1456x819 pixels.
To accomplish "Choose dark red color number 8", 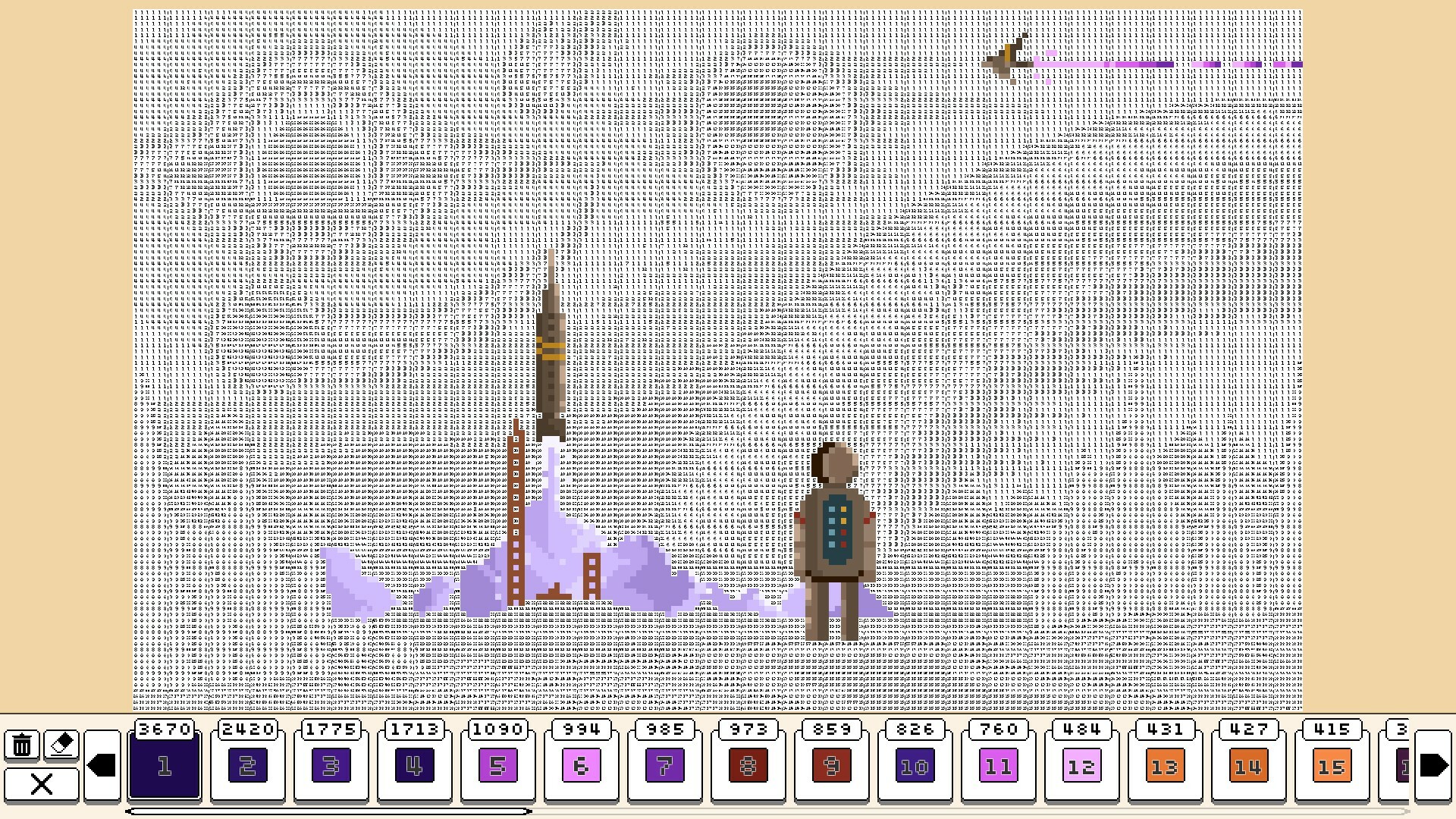I will (x=748, y=764).
